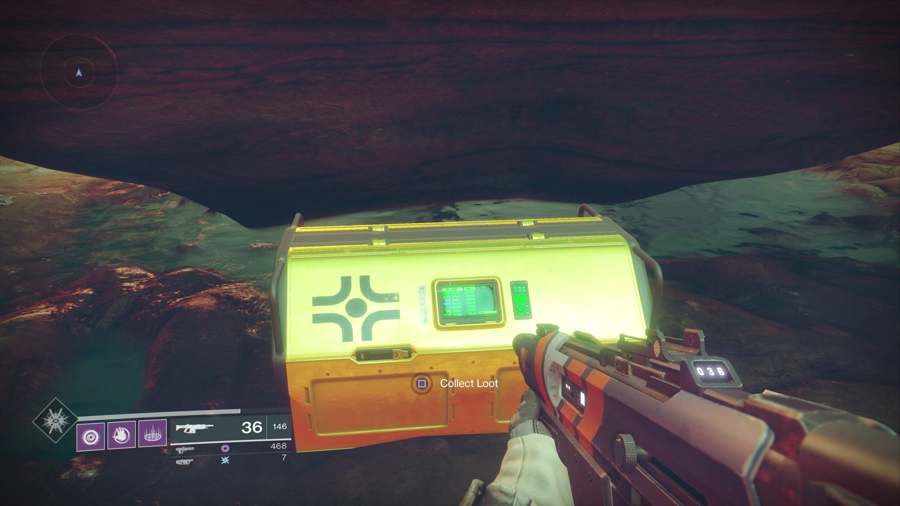Use the purple fist melee ability icon
This screenshot has height=506, width=900.
point(122,434)
